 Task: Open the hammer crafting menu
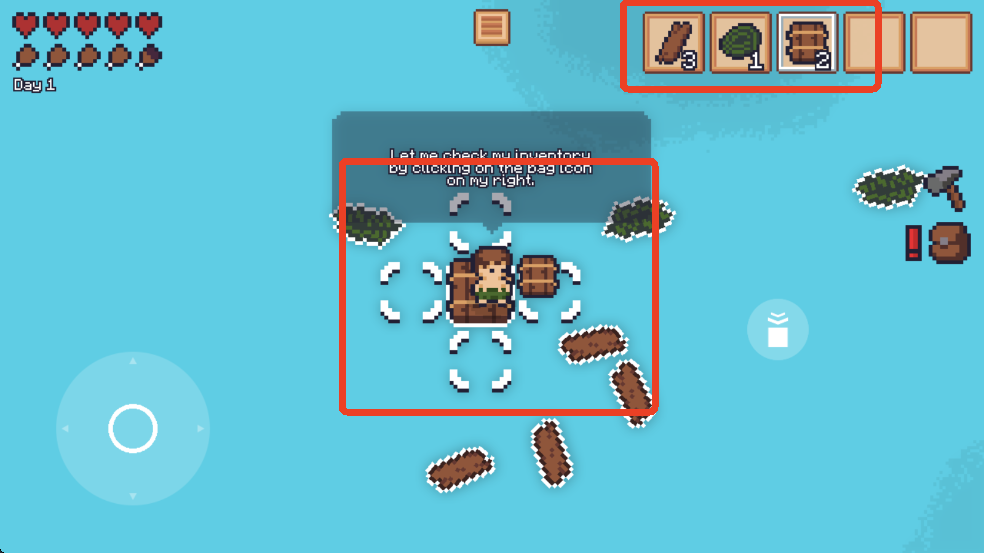[945, 187]
